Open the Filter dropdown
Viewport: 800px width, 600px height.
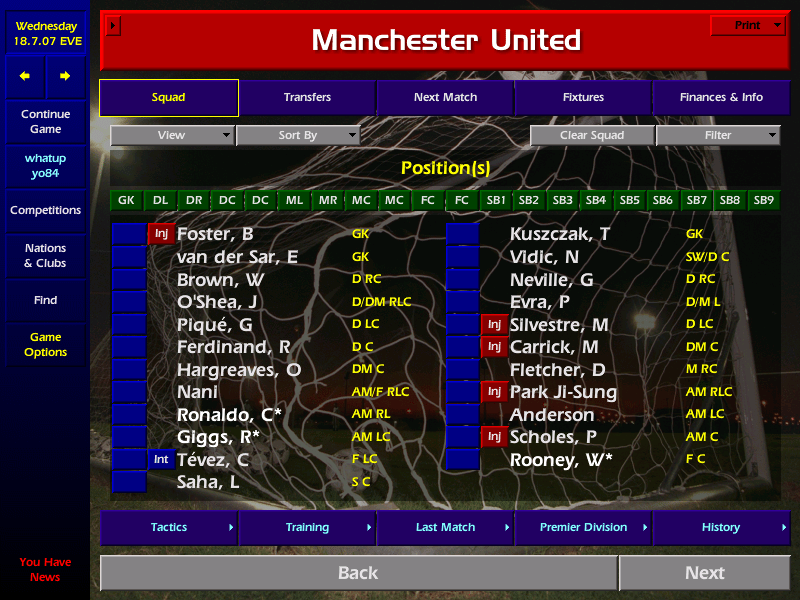[x=718, y=135]
